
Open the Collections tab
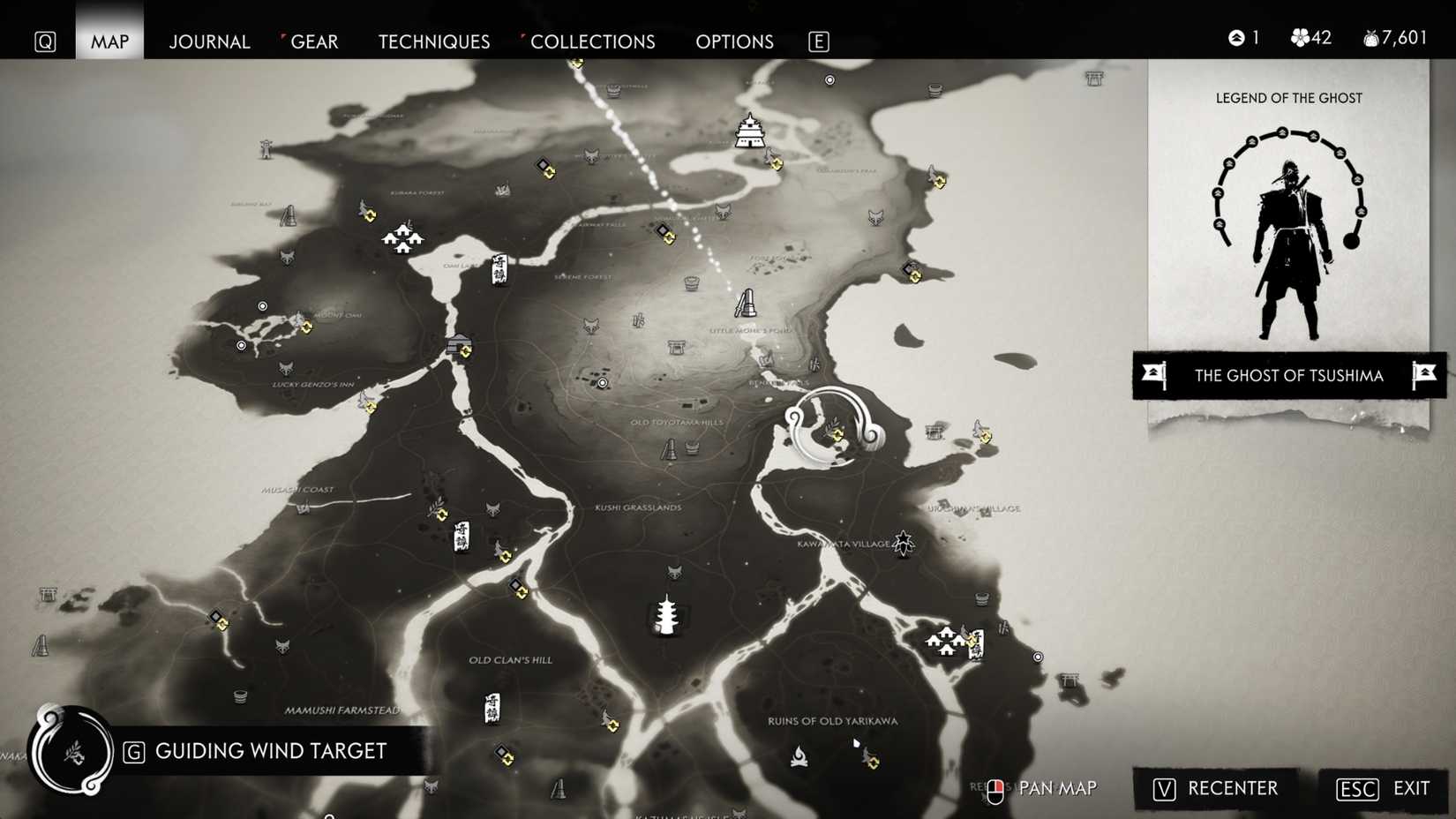[x=593, y=41]
